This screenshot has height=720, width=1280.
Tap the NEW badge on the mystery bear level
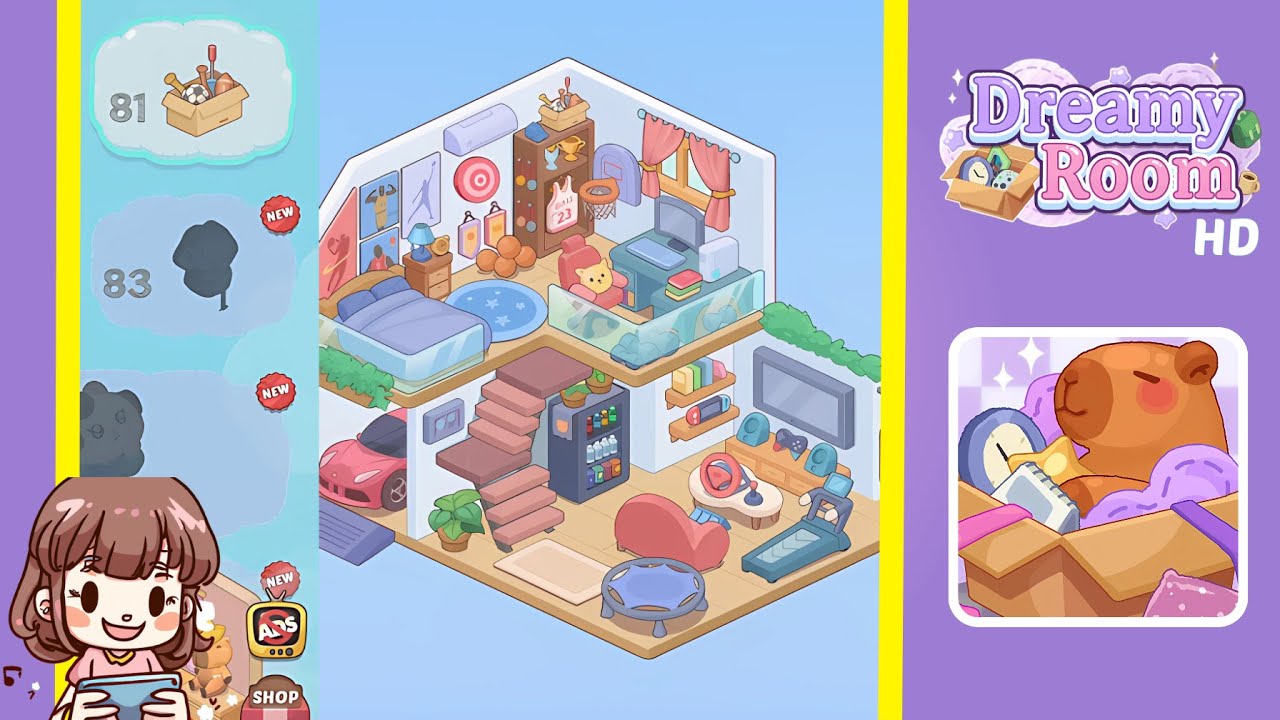[277, 392]
